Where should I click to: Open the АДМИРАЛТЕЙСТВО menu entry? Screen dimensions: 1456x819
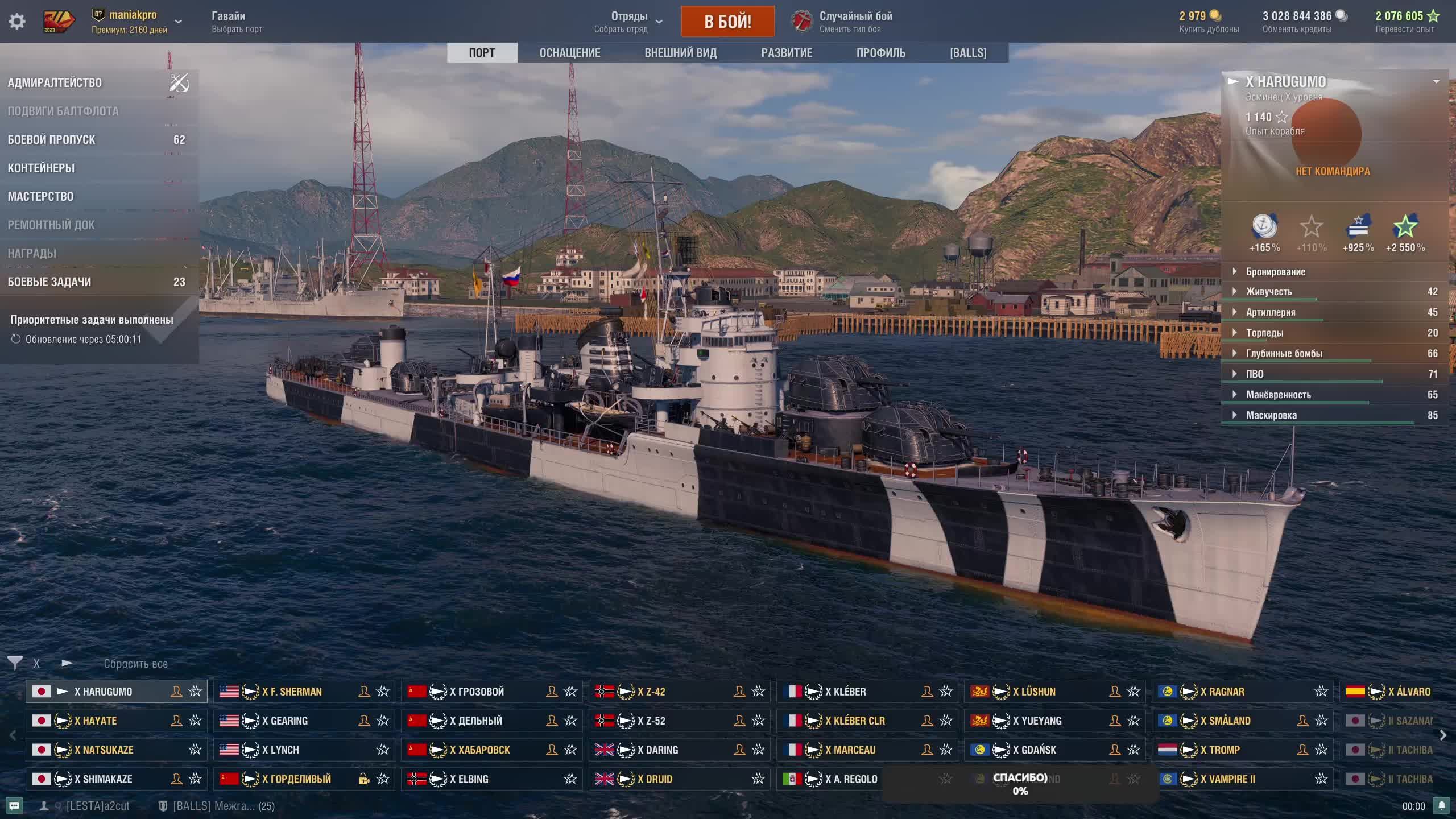[55, 83]
